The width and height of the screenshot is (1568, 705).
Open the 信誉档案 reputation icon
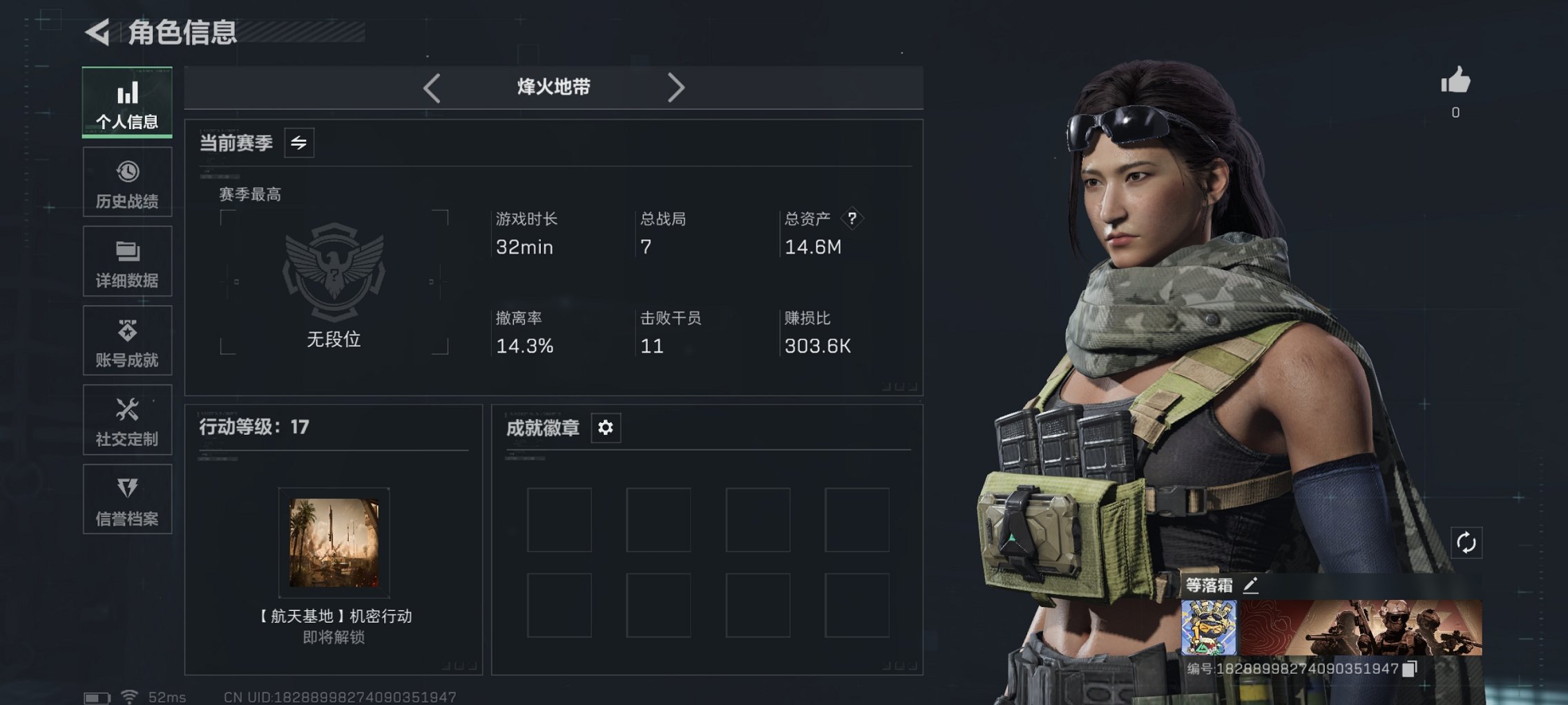click(x=126, y=499)
